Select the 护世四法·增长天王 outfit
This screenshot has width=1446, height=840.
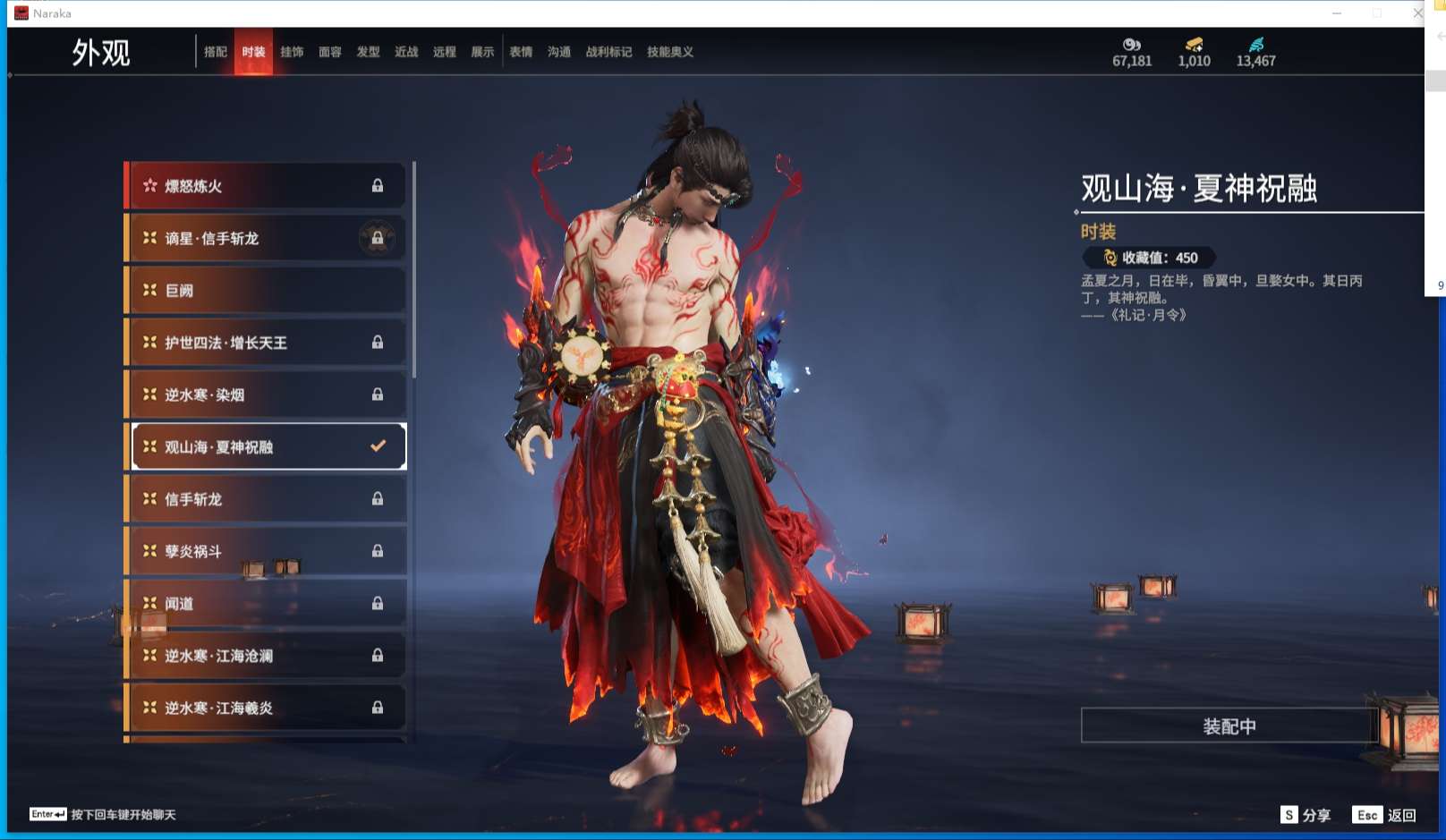[x=265, y=343]
